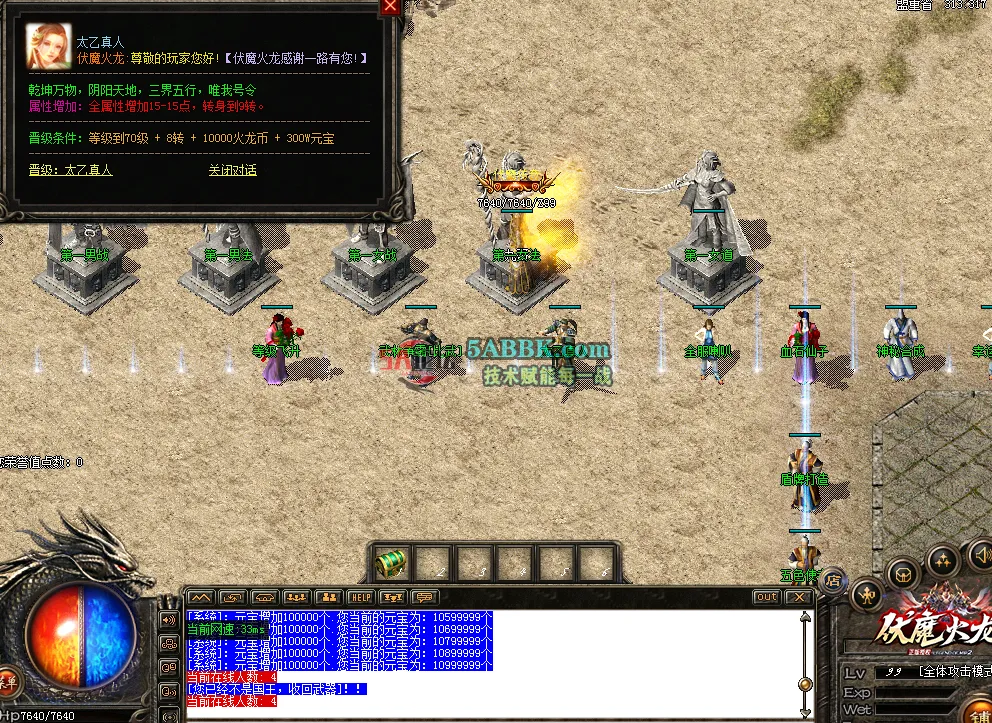
Task: Click the HELP button above the chat
Action: pos(361,597)
